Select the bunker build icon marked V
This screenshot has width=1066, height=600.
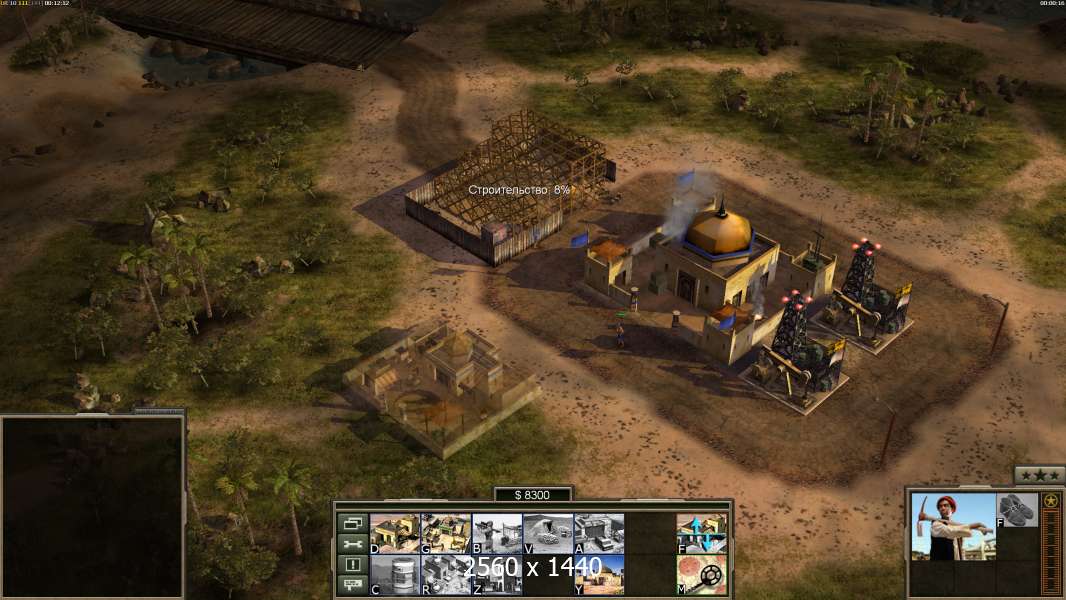548,533
